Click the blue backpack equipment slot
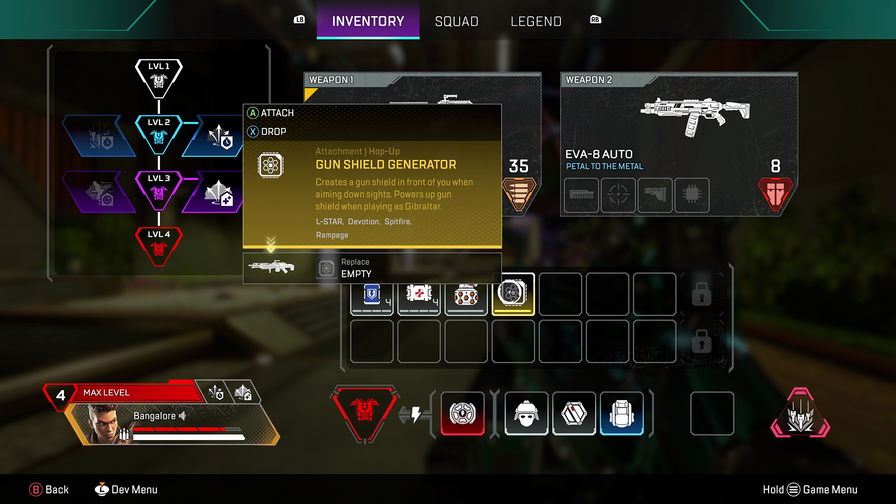This screenshot has width=896, height=504. 622,413
